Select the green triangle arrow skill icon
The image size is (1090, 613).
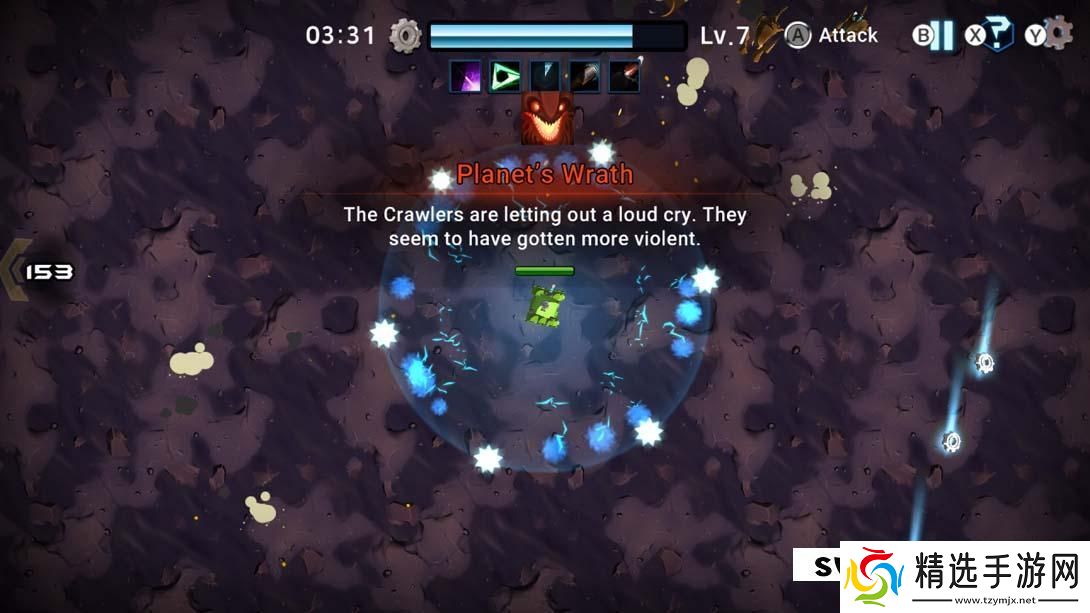505,76
